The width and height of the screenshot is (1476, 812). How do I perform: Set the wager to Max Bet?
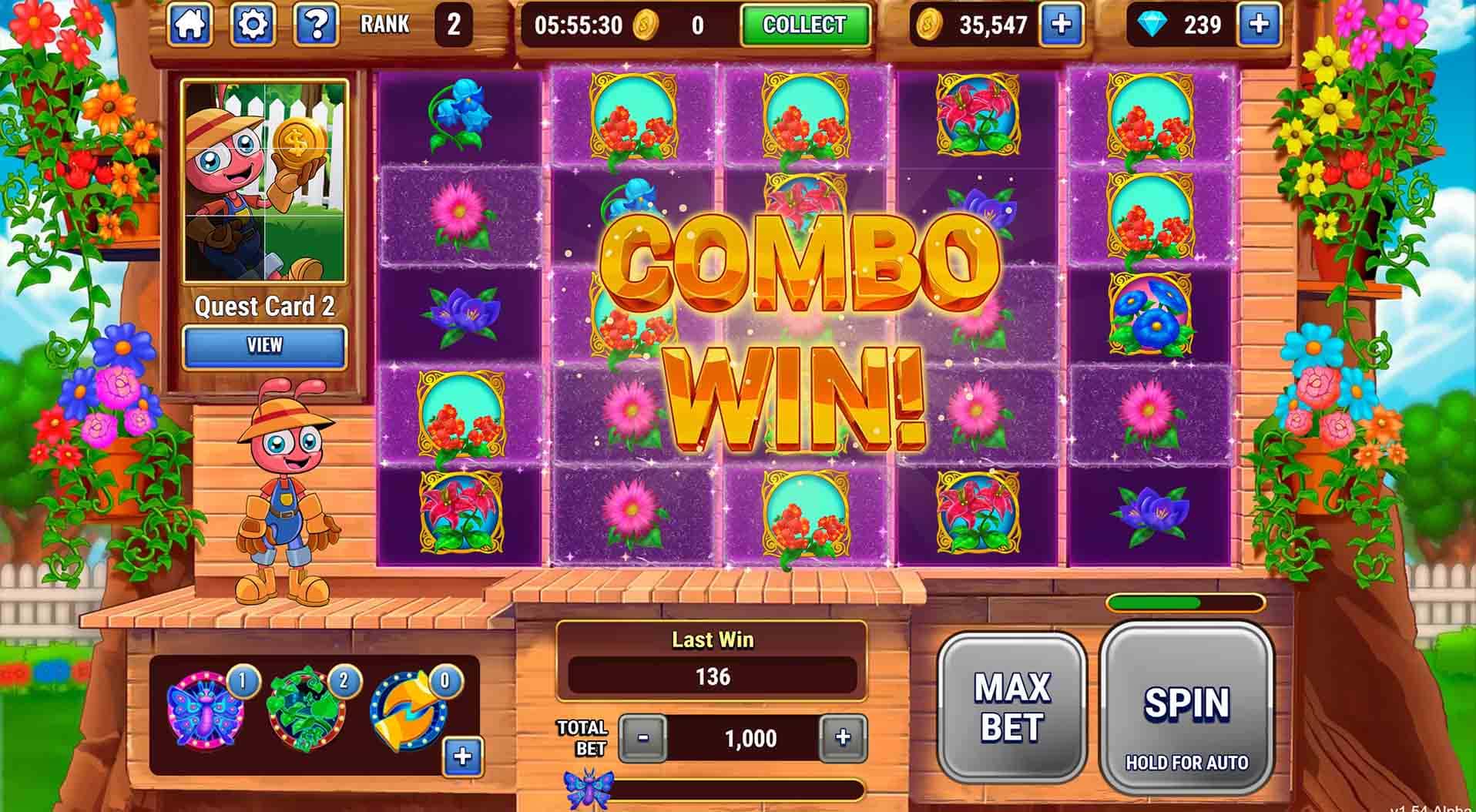click(x=1011, y=707)
